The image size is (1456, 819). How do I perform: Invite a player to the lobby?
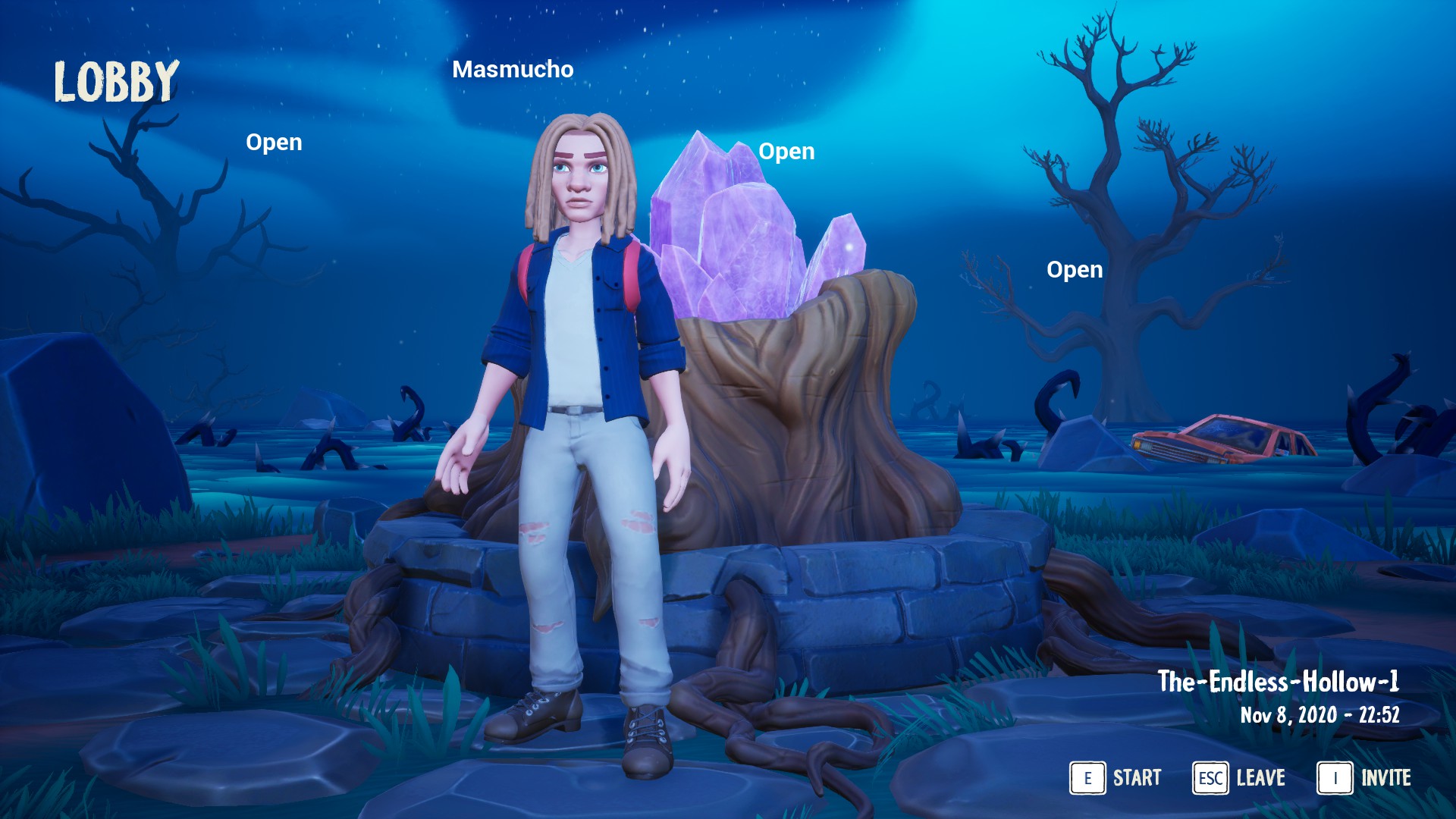pos(1364,778)
